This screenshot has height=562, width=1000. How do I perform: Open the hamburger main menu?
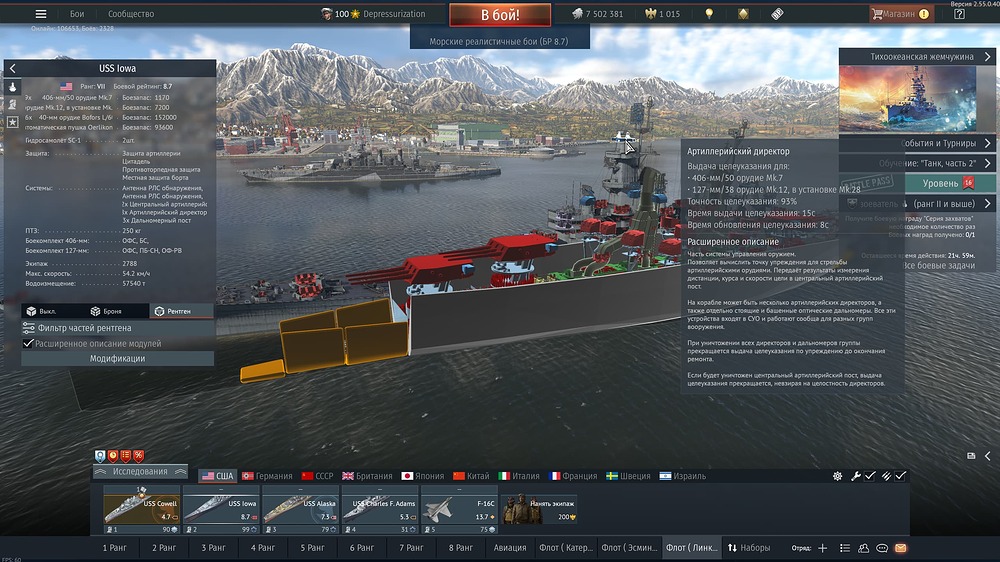(41, 14)
